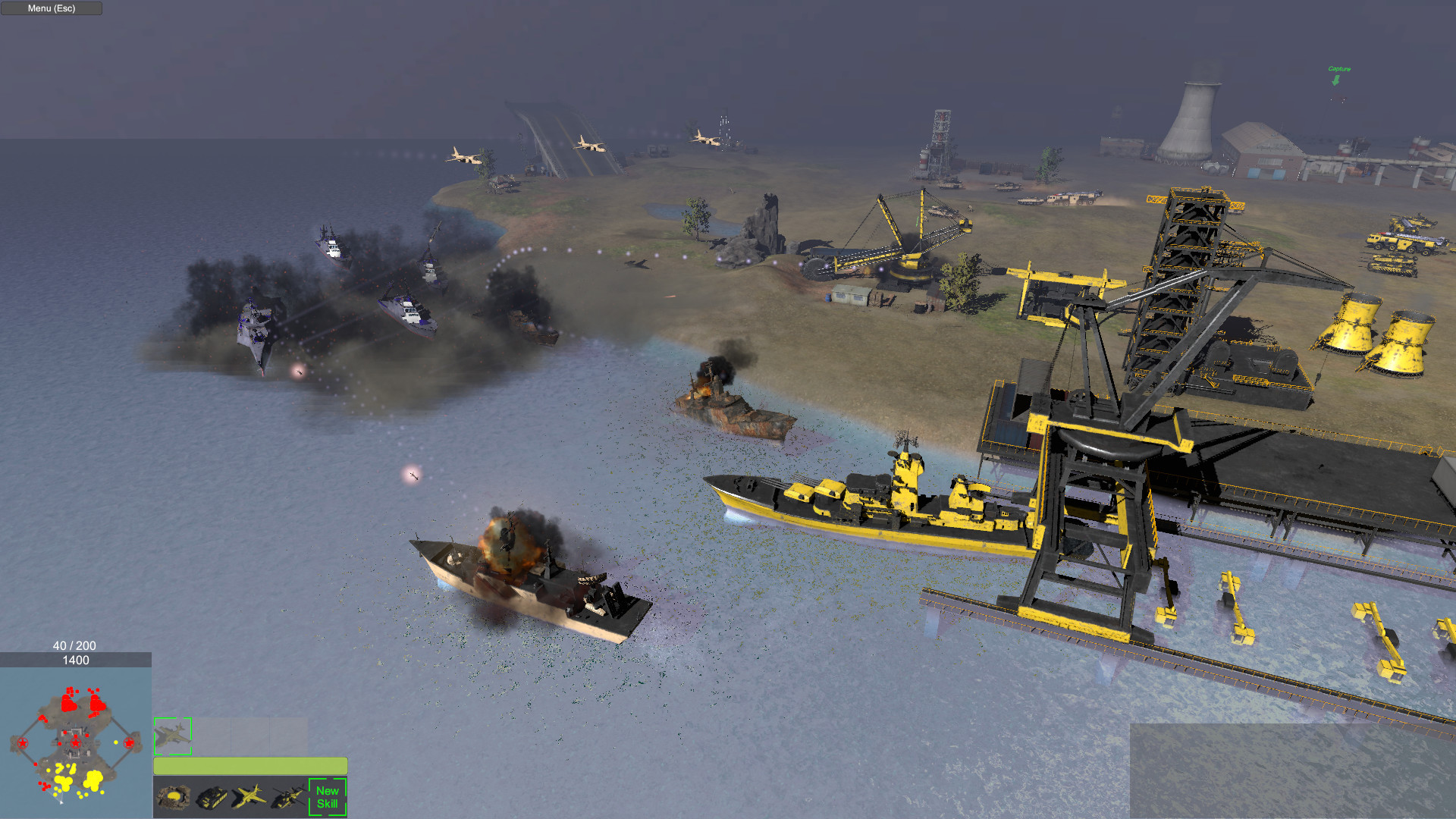The height and width of the screenshot is (819, 1456).
Task: Click the leftmost red star on the minimap
Action: (23, 742)
